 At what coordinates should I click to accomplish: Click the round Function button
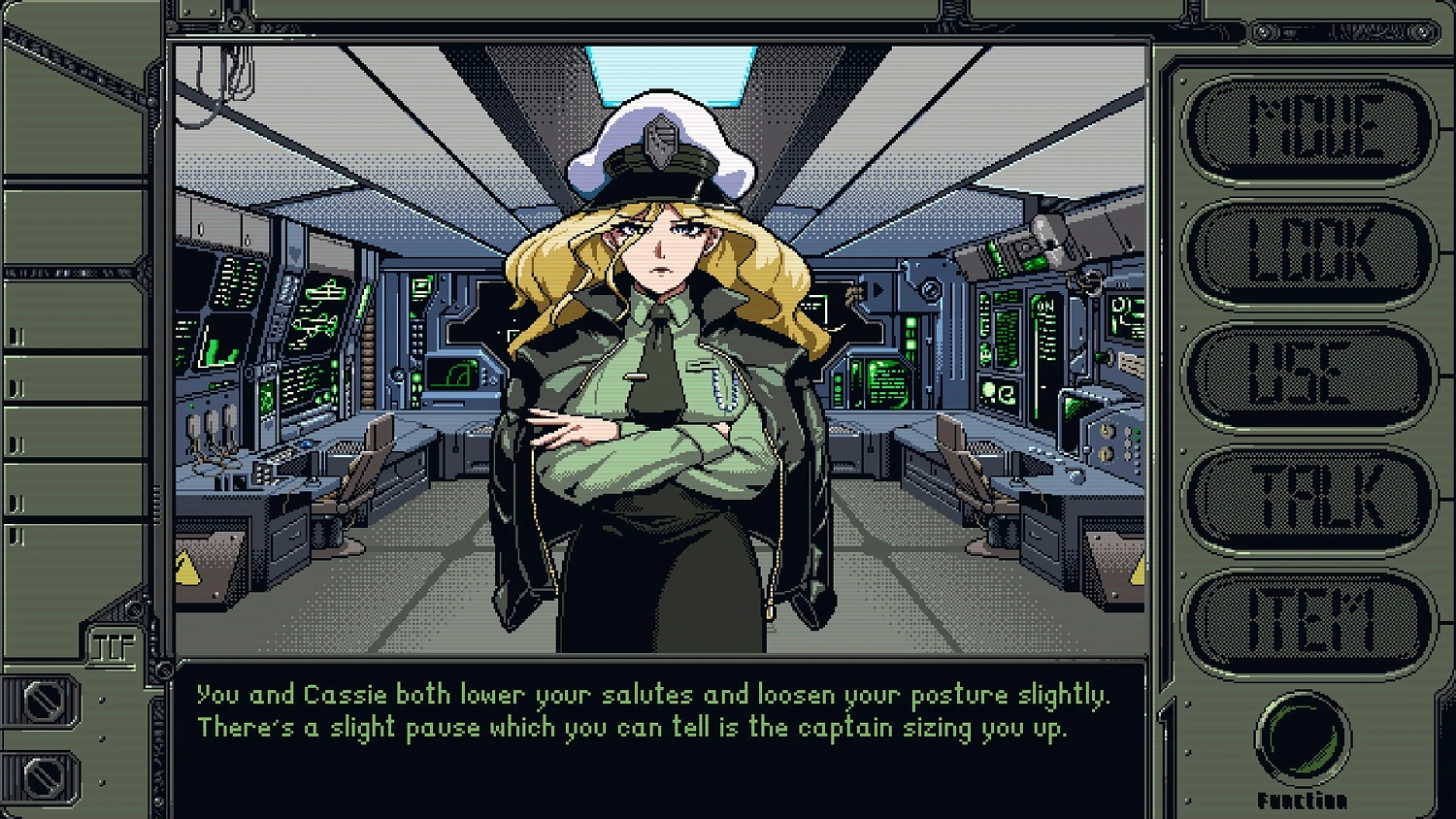1303,739
